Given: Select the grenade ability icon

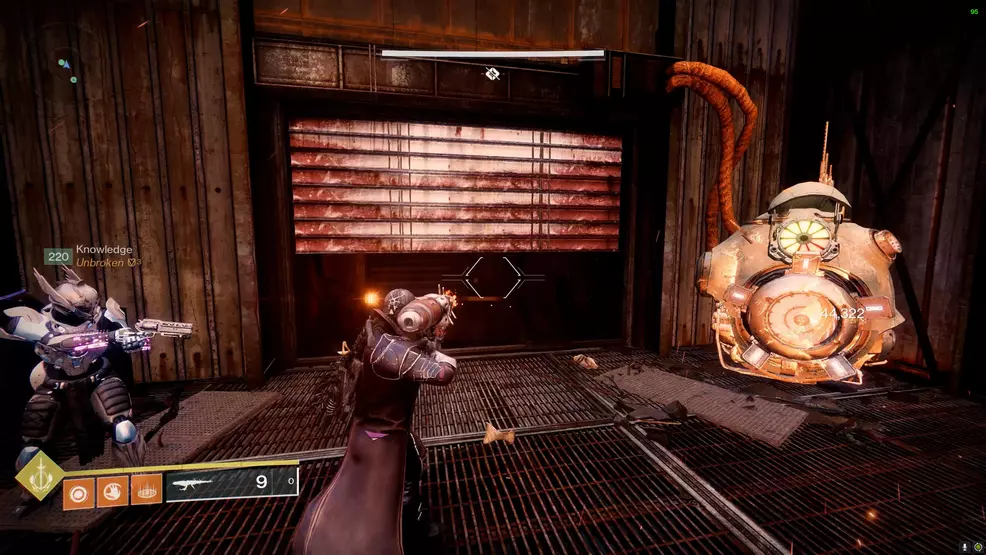Looking at the screenshot, I should (x=80, y=490).
